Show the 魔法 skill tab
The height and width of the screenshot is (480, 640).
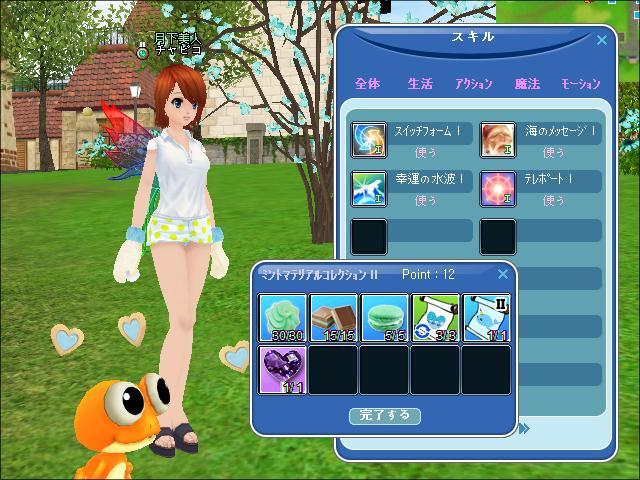coord(527,84)
